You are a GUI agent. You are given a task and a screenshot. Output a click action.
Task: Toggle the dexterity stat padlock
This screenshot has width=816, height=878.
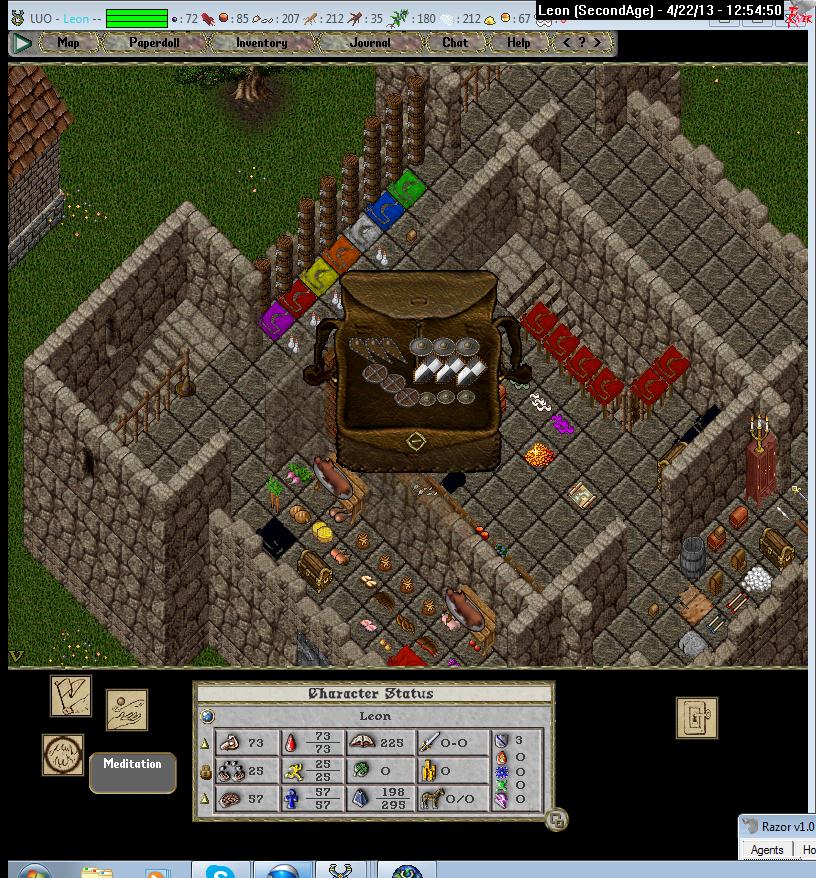(205, 771)
